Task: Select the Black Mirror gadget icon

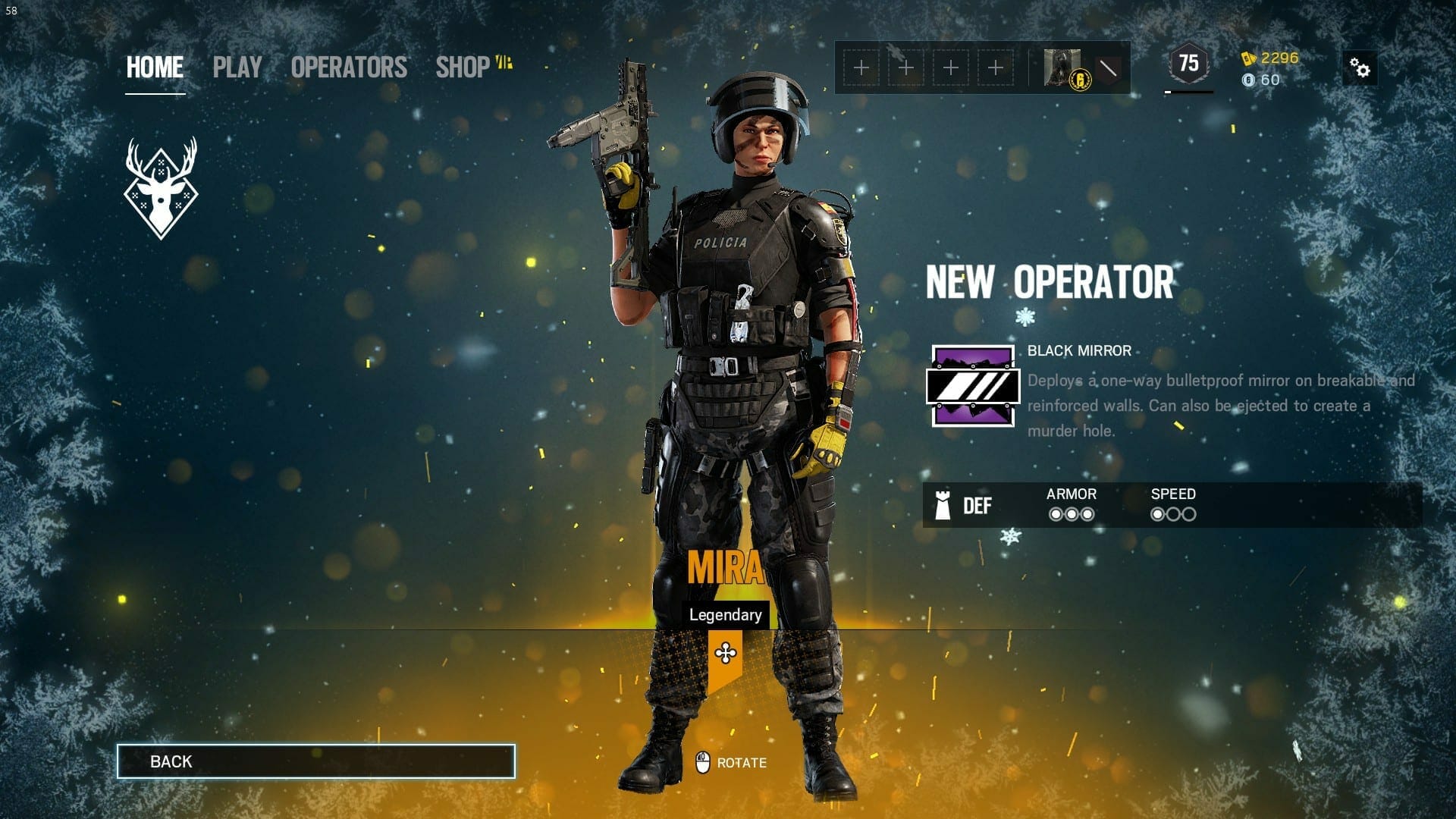Action: 972,386
